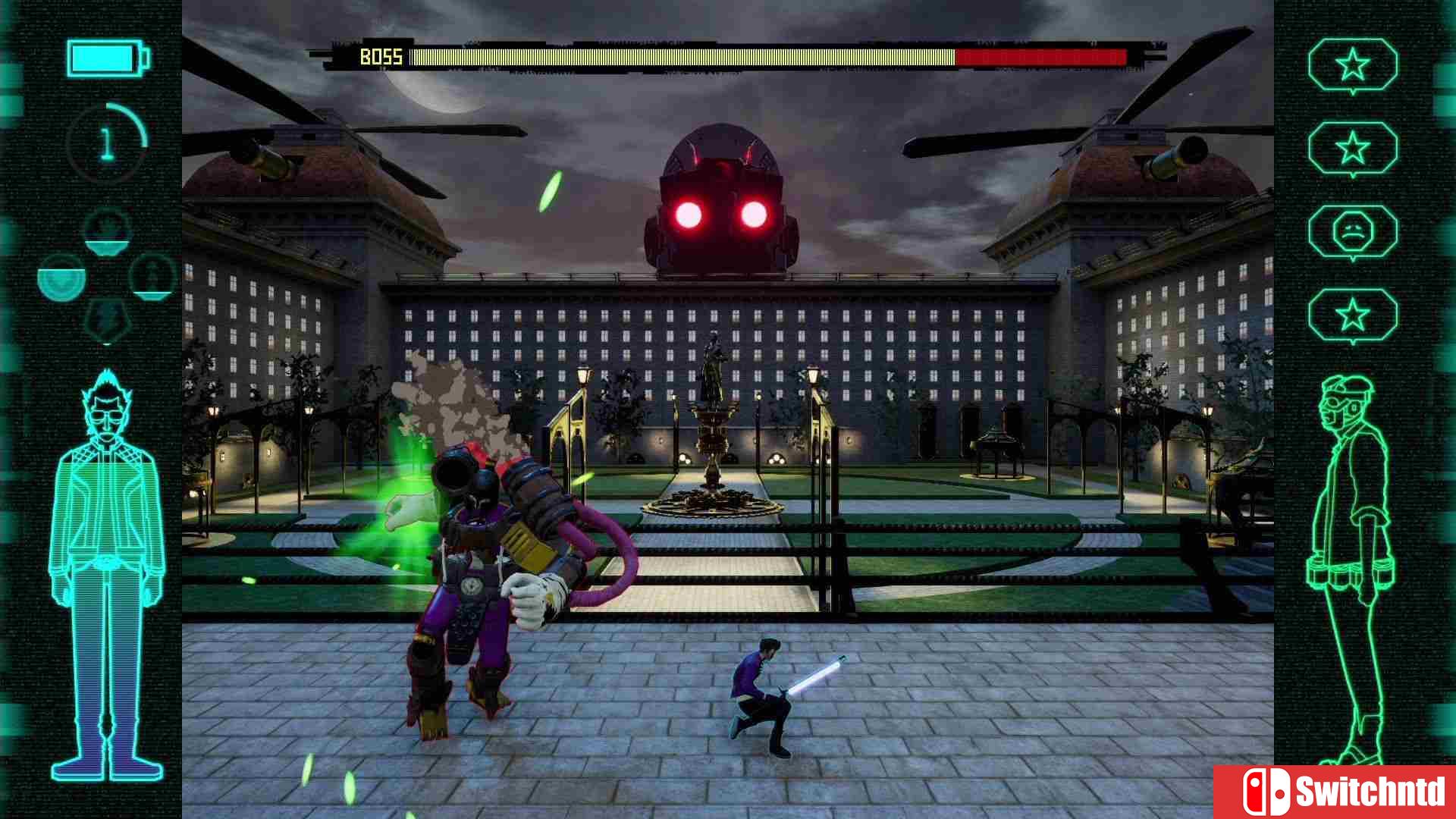Screen dimensions: 1456x819
Task: Collapse the left skill wheel cluster
Action: pos(106,277)
